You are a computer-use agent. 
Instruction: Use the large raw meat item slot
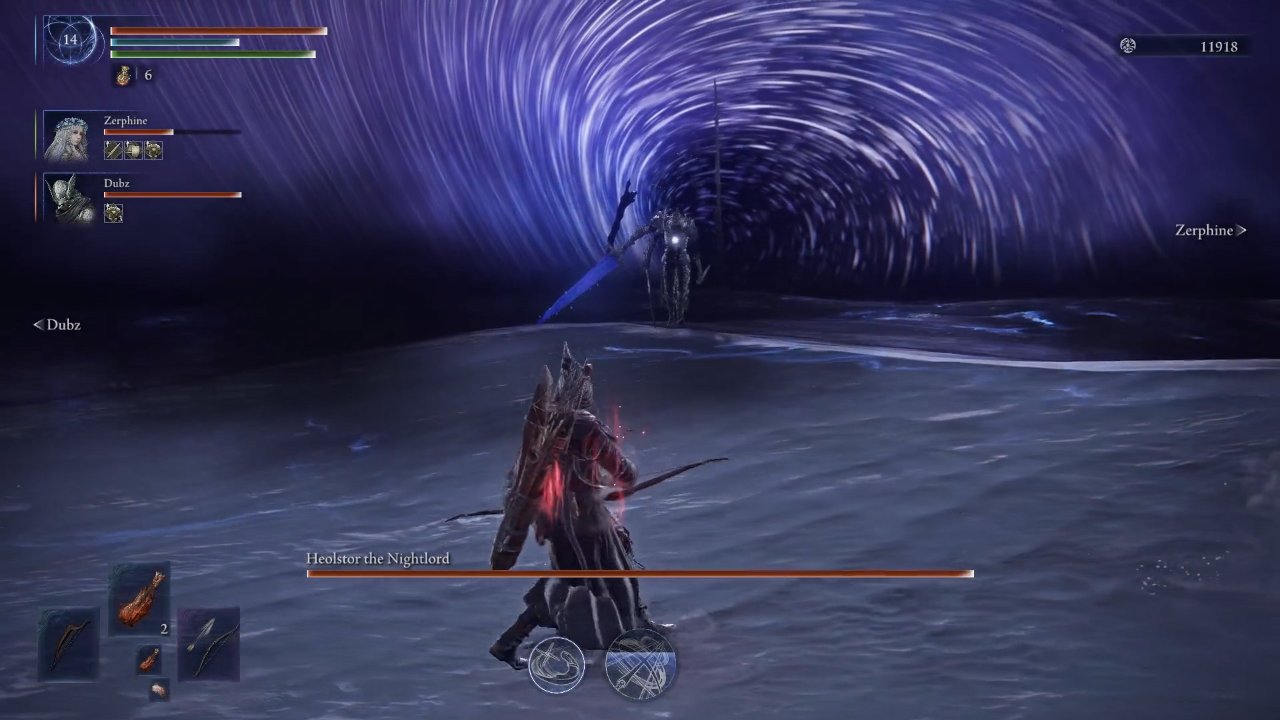139,600
